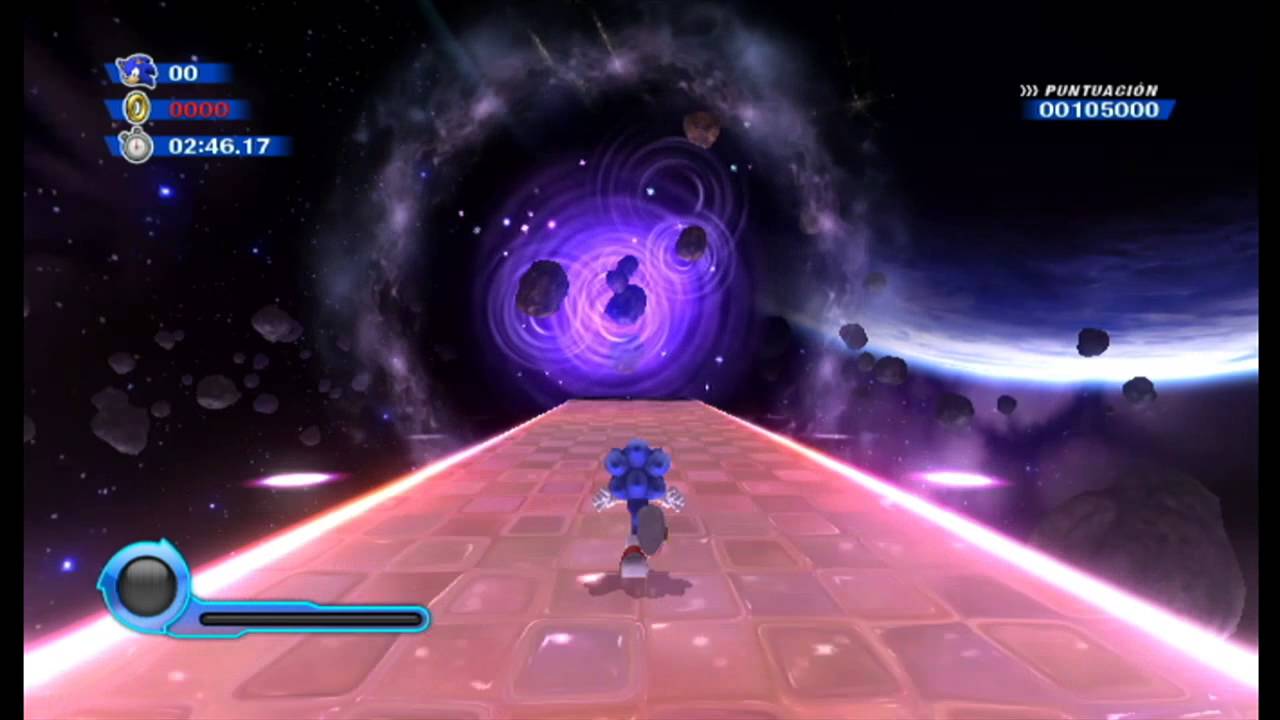
Task: Click the stopwatch timer icon
Action: [136, 146]
